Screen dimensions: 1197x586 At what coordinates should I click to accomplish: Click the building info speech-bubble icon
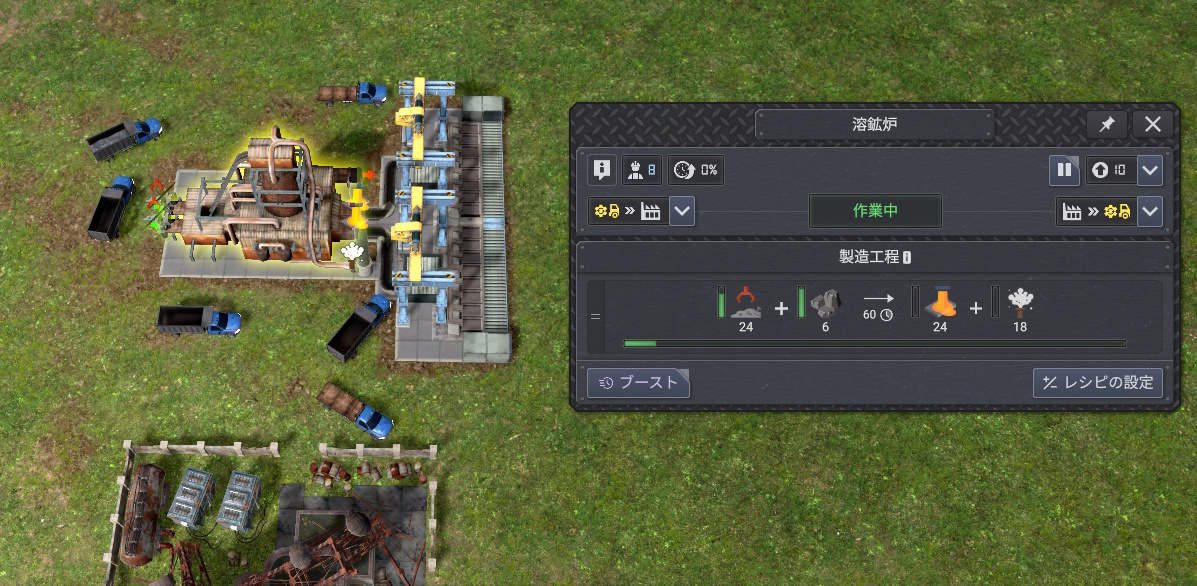click(x=601, y=170)
